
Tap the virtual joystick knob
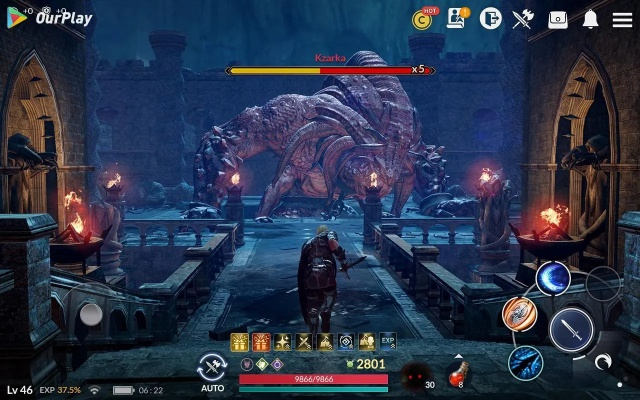91,315
